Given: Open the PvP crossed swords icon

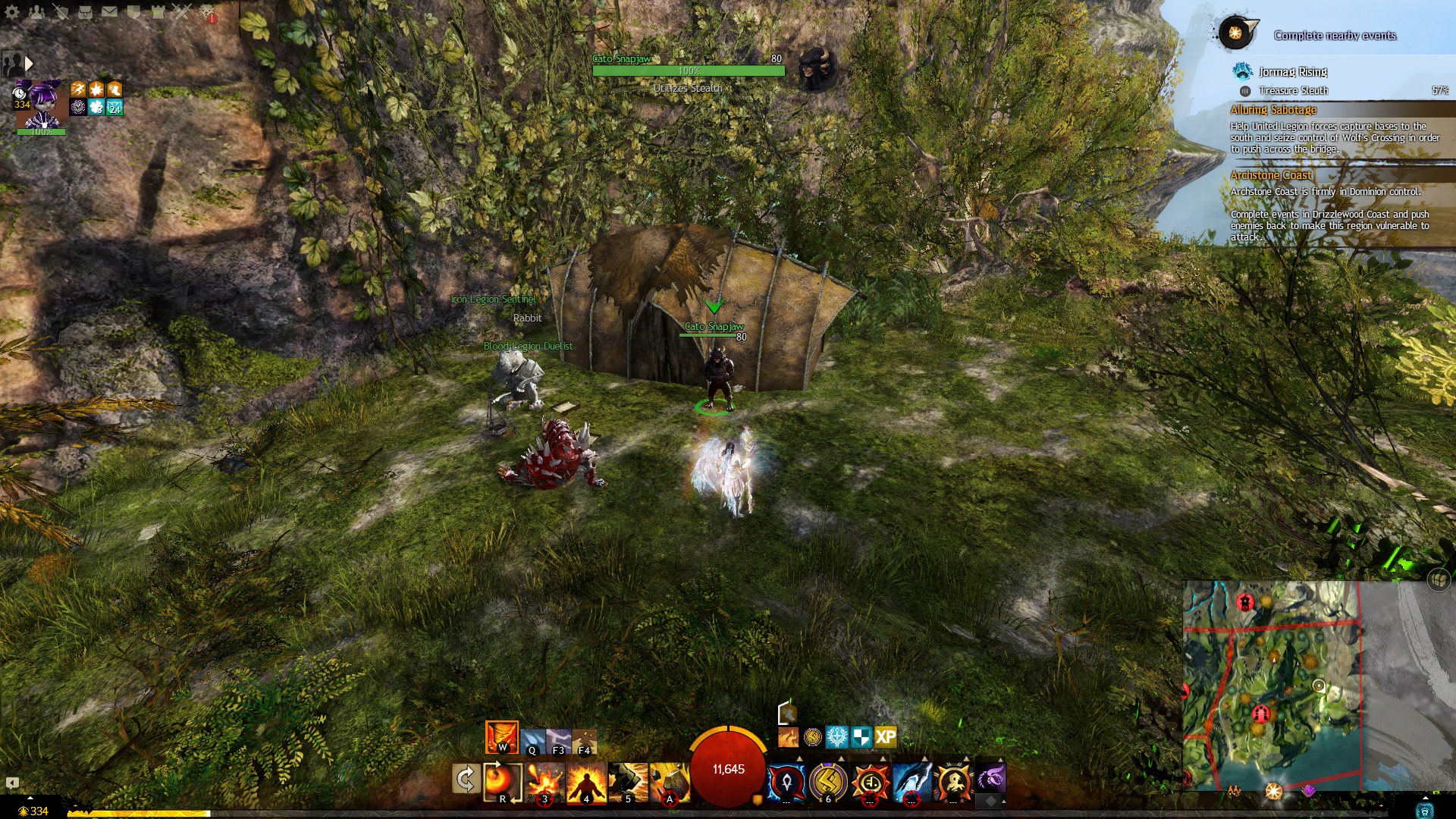Looking at the screenshot, I should (182, 11).
